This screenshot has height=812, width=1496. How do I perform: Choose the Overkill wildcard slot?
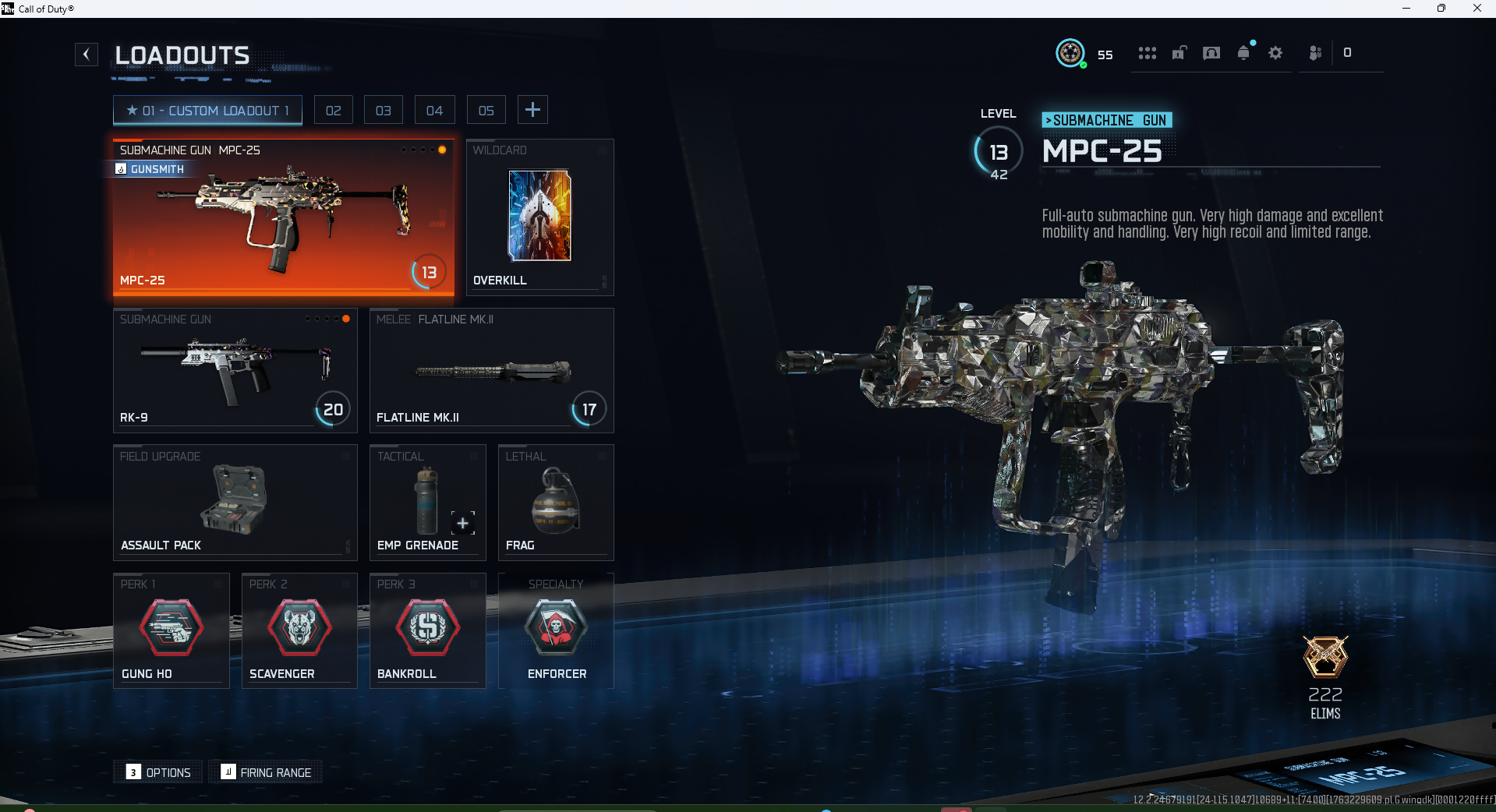(539, 217)
